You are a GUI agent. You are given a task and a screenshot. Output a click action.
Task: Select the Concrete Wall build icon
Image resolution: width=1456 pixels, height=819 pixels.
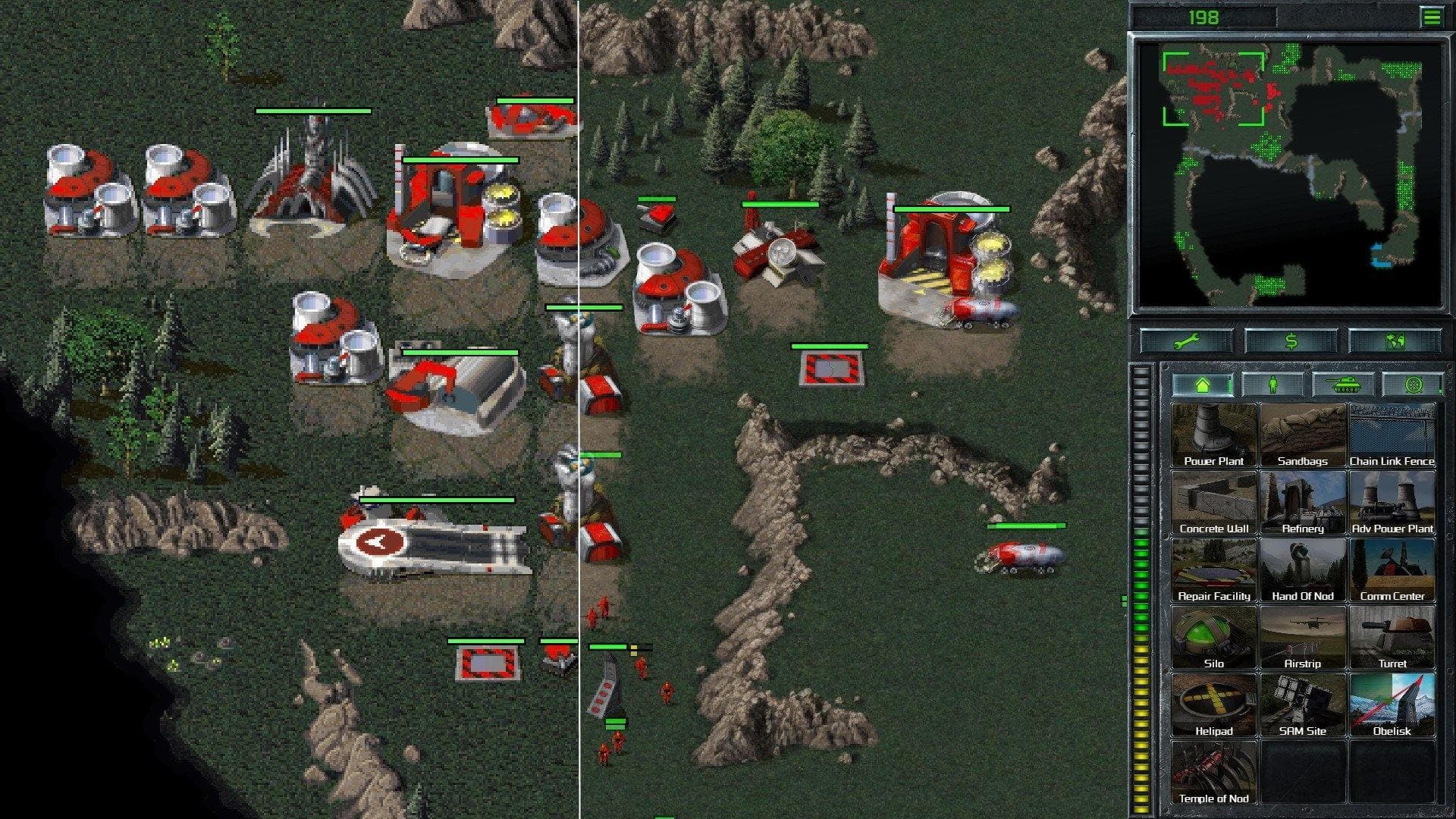(1213, 501)
